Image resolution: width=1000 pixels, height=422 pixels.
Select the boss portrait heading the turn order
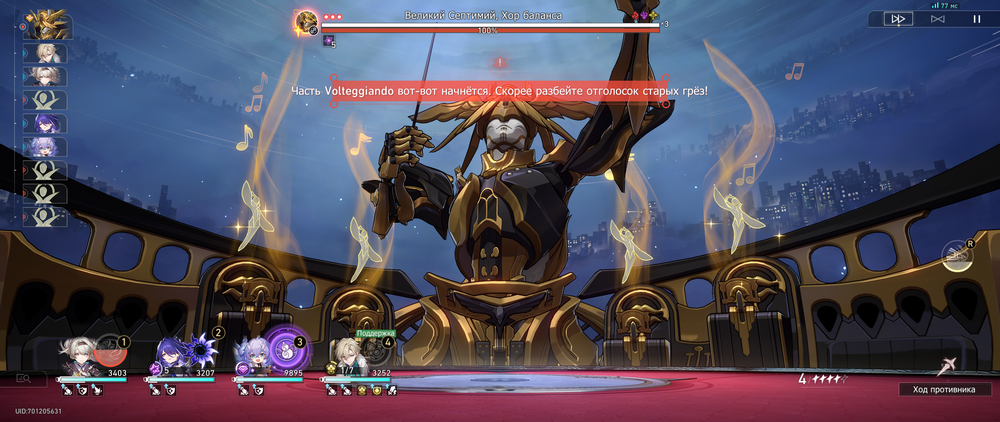46,21
